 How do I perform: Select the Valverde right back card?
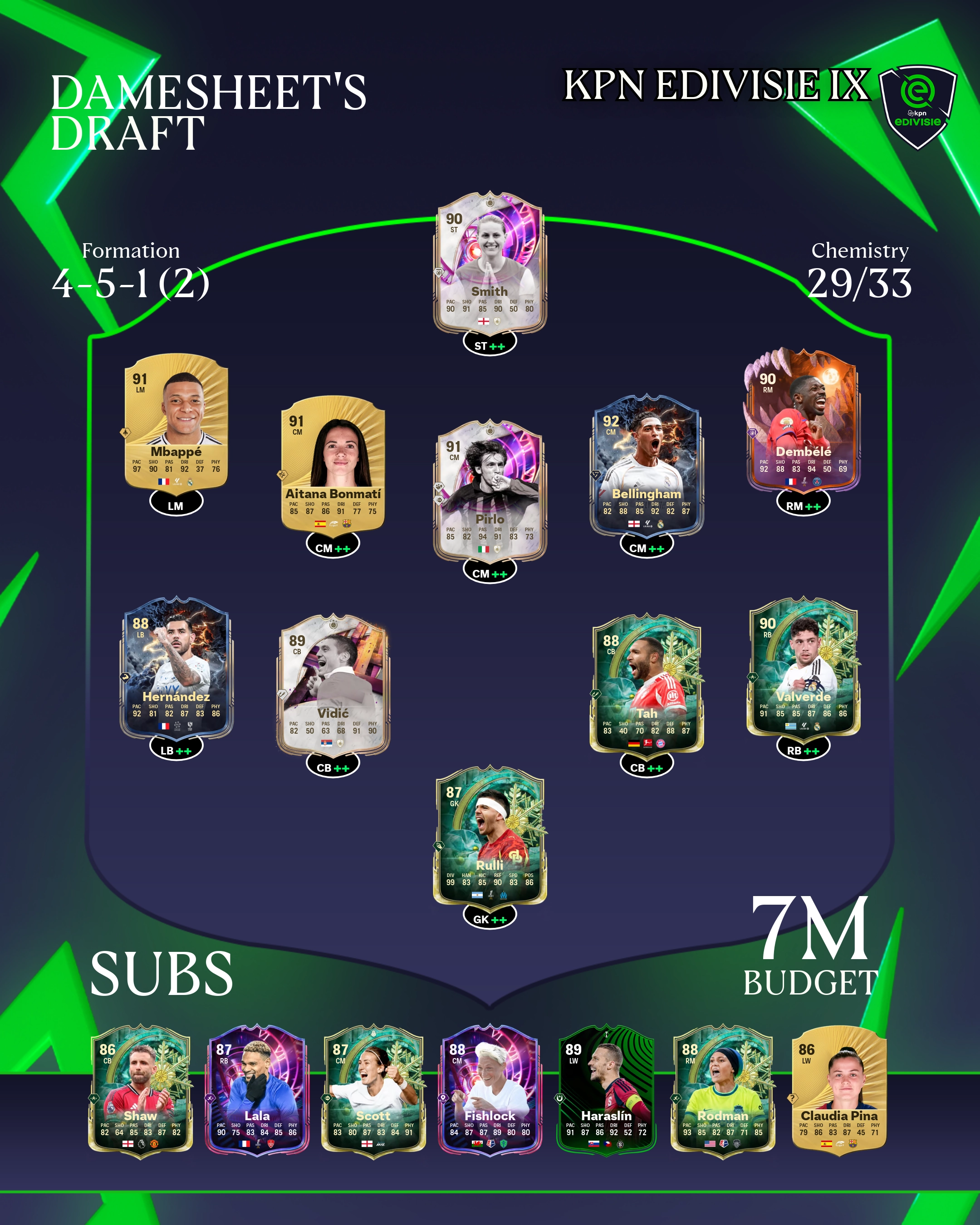click(x=803, y=667)
